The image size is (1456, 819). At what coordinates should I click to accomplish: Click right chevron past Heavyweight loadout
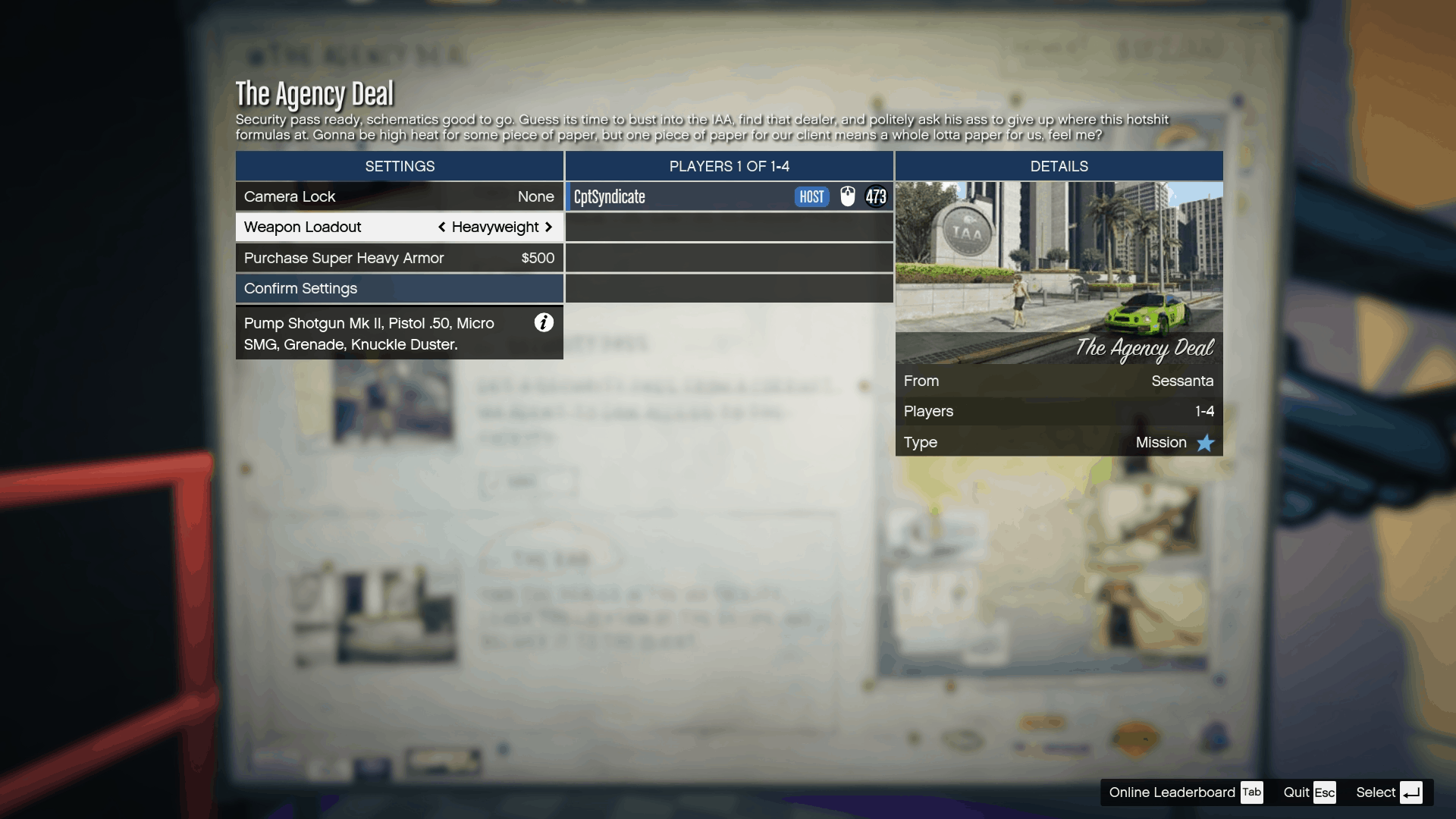550,227
